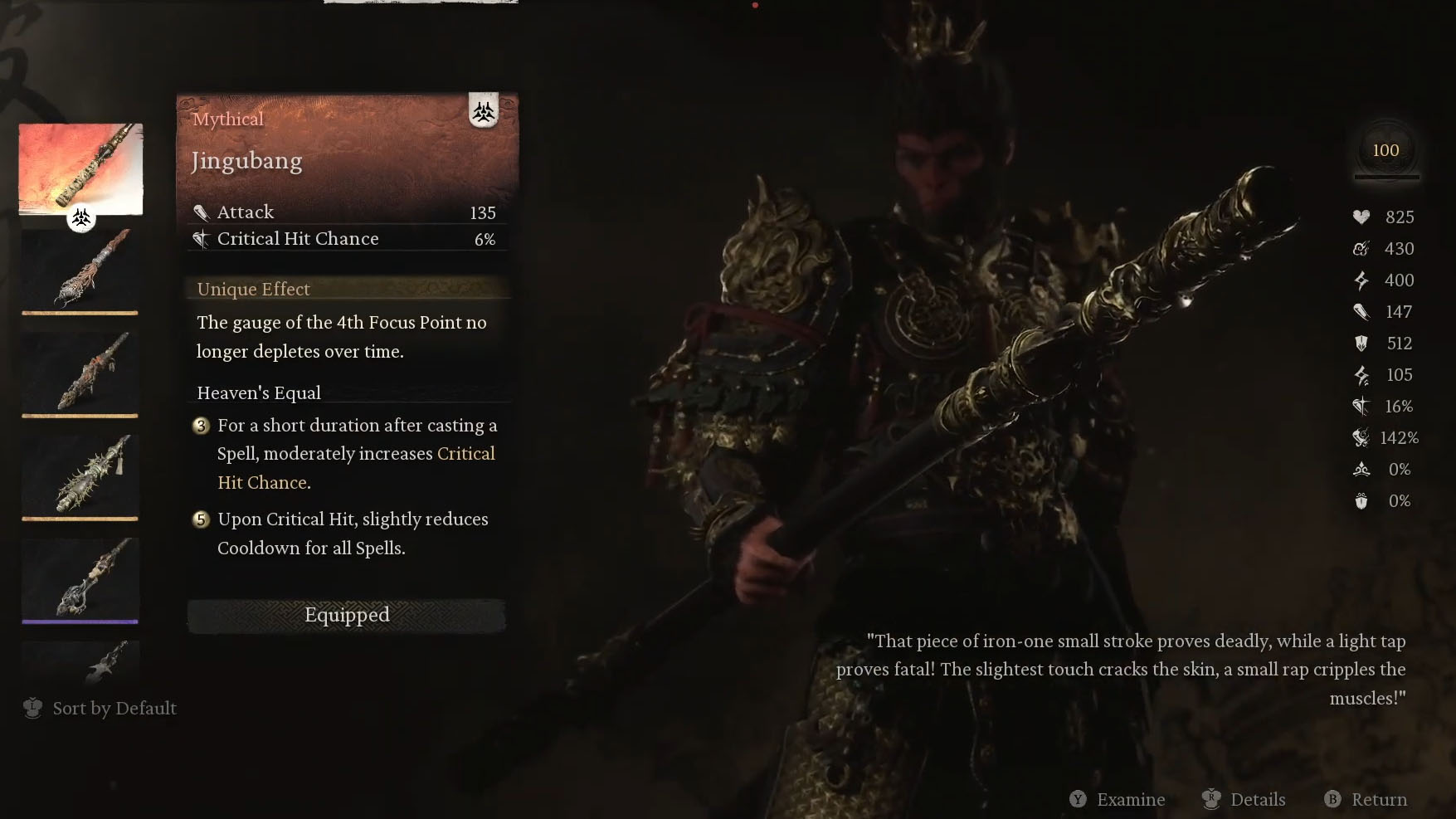Click the heart icon beside 825 health
The width and height of the screenshot is (1456, 819).
pyautogui.click(x=1361, y=217)
